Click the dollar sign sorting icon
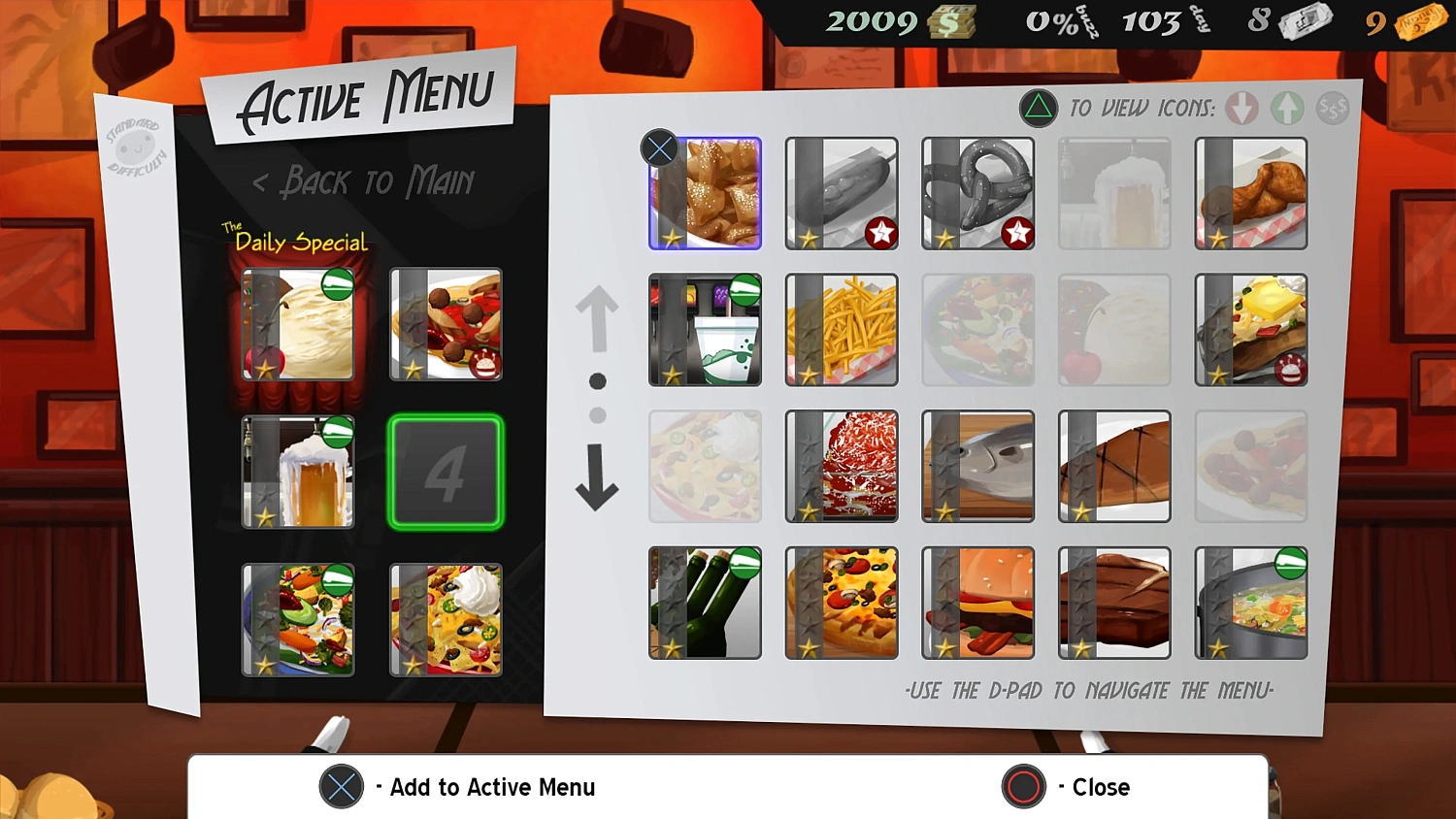Screen dimensions: 1456x819 tap(1333, 109)
